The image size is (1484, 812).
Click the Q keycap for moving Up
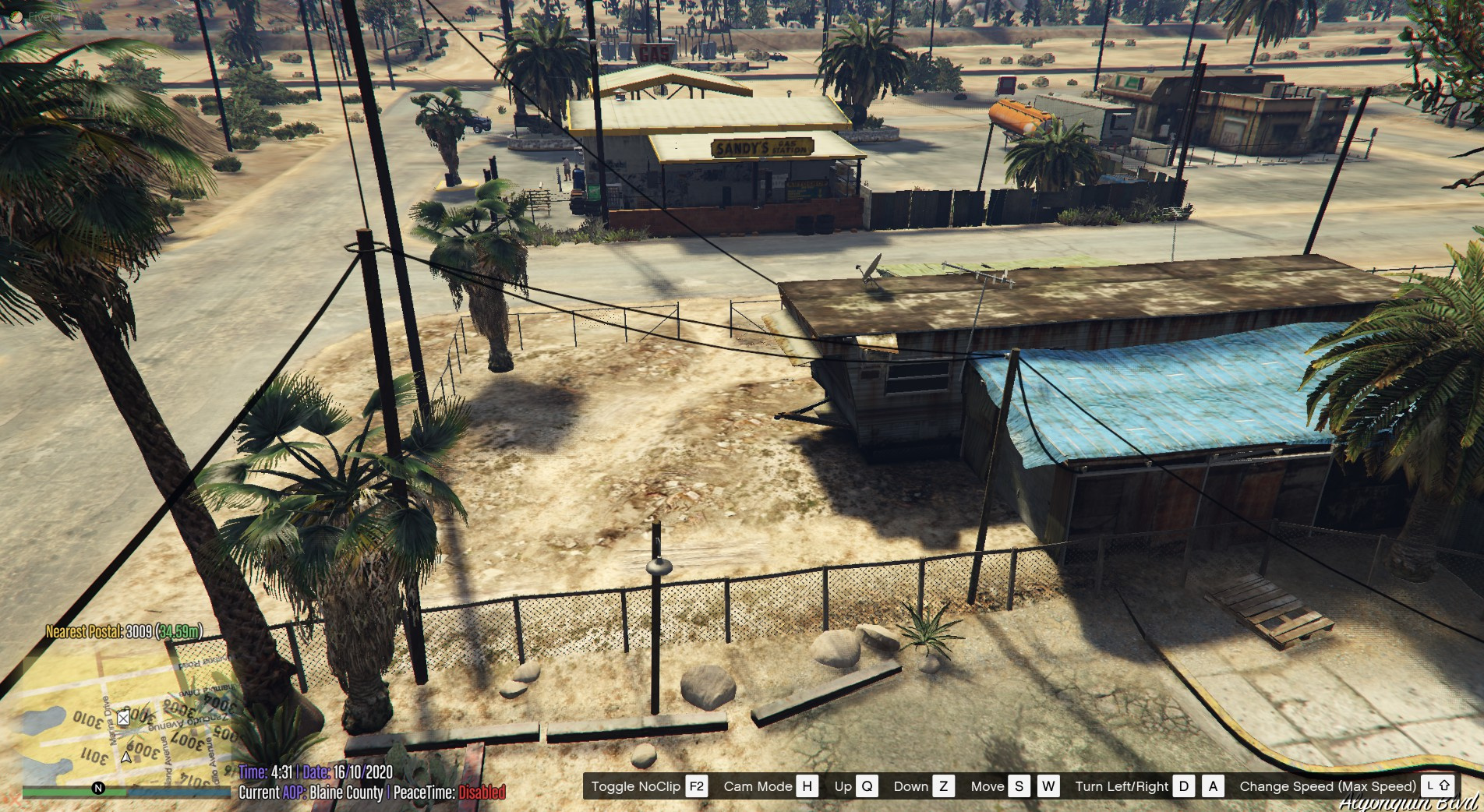tap(867, 786)
